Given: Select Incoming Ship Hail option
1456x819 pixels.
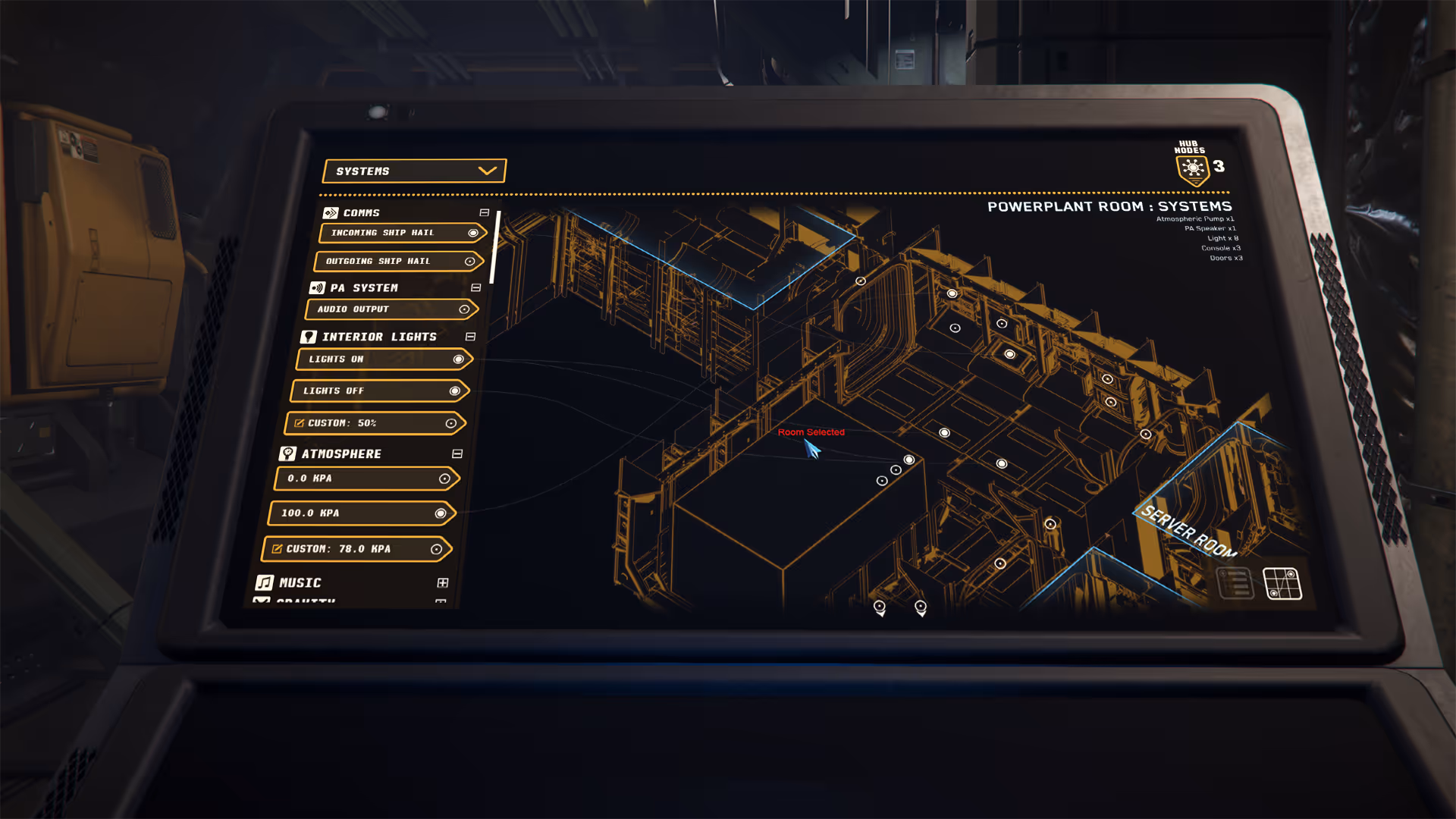Looking at the screenshot, I should 402,233.
